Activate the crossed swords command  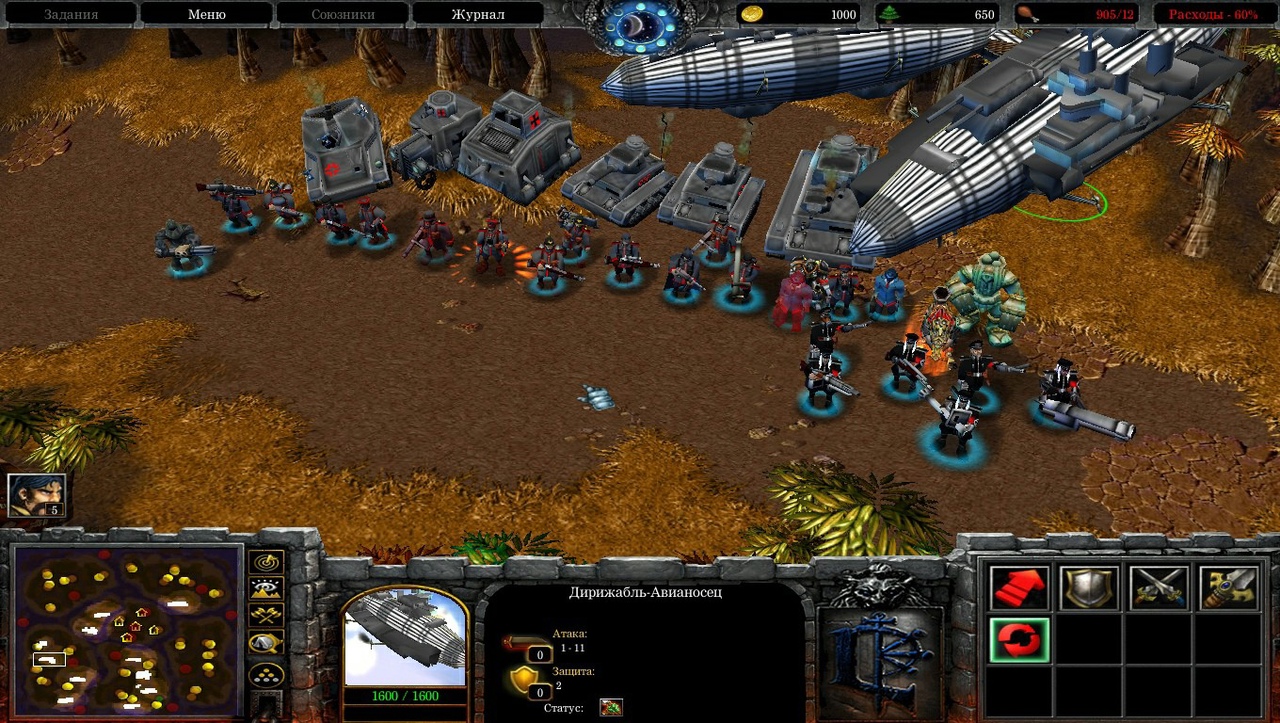coord(1159,587)
